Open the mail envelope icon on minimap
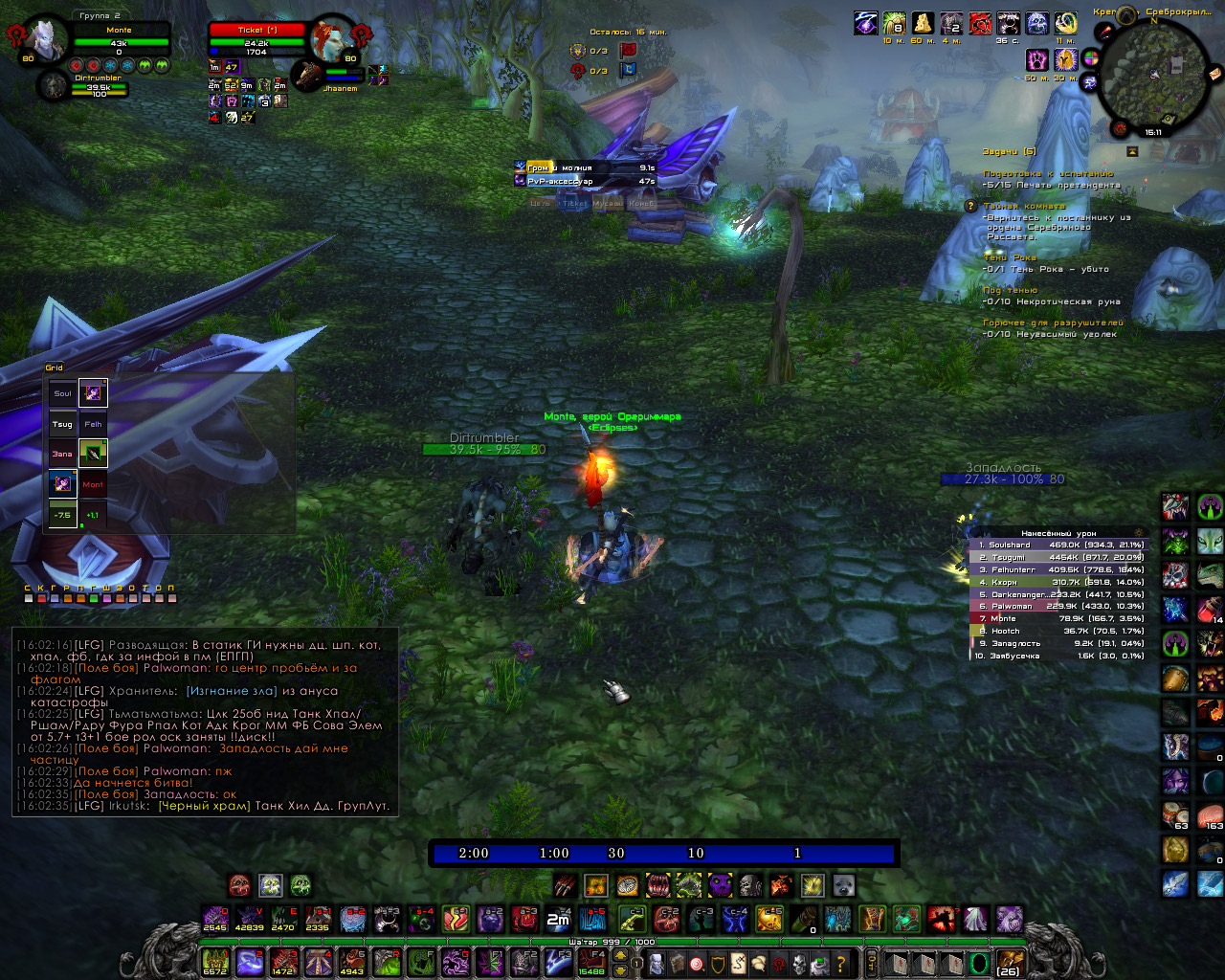The image size is (1225, 980). click(x=1215, y=74)
